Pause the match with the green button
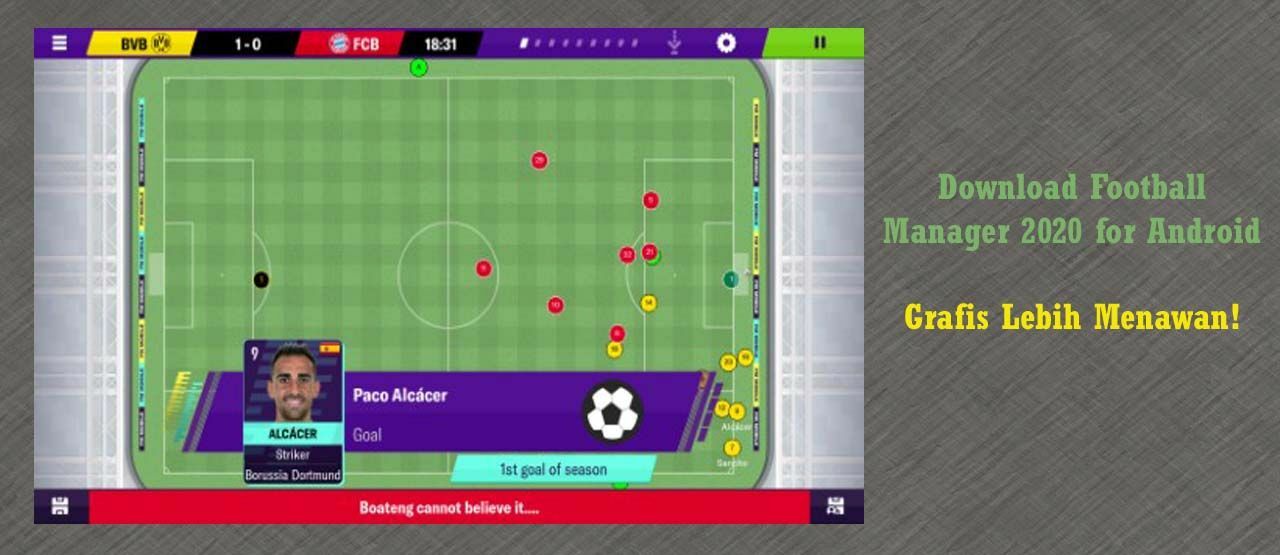The image size is (1280, 555). pos(819,43)
